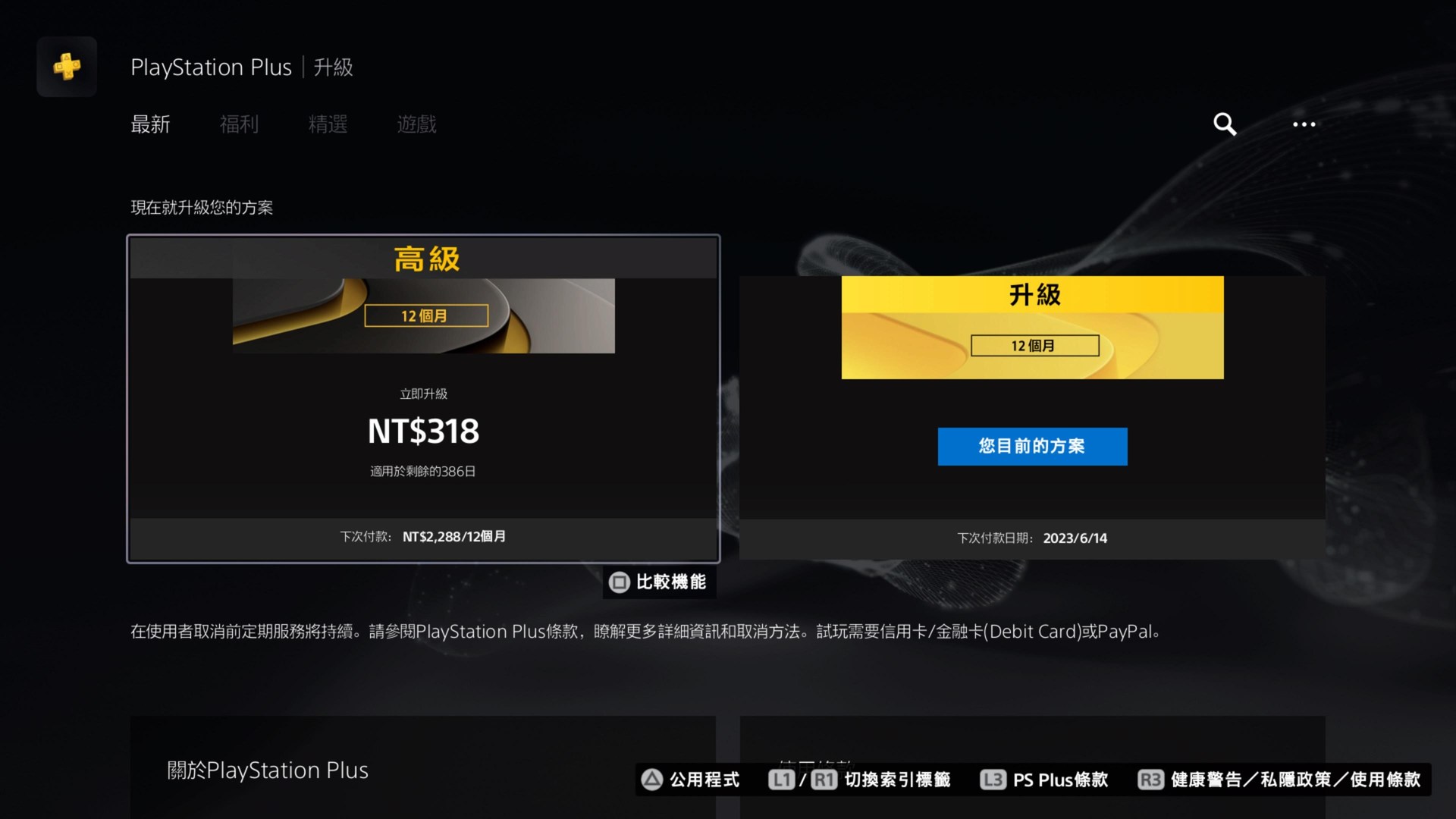The height and width of the screenshot is (819, 1456).
Task: Click the 12個月 badge on the 高級 card
Action: [425, 315]
